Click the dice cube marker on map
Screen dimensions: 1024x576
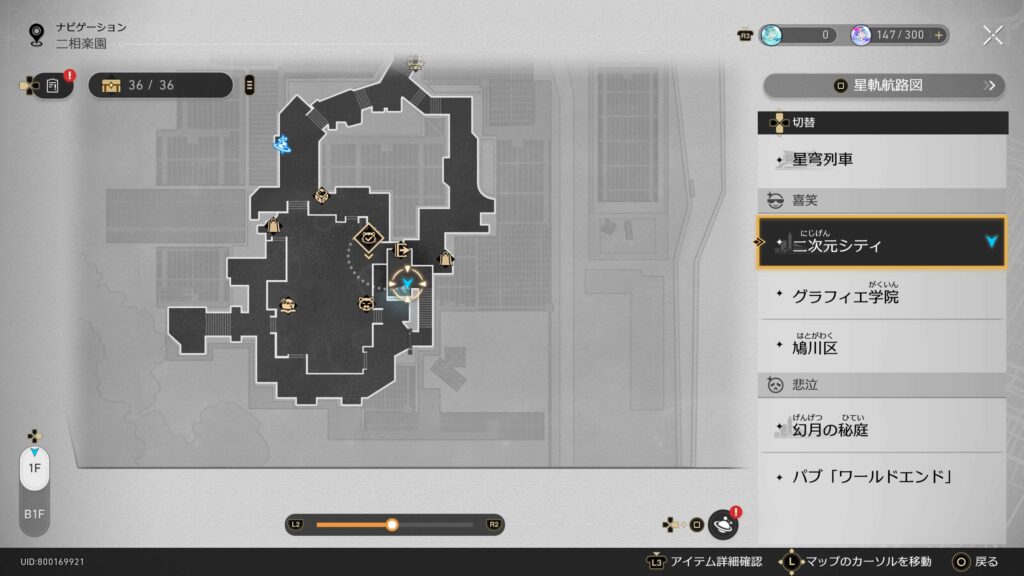pyautogui.click(x=321, y=194)
